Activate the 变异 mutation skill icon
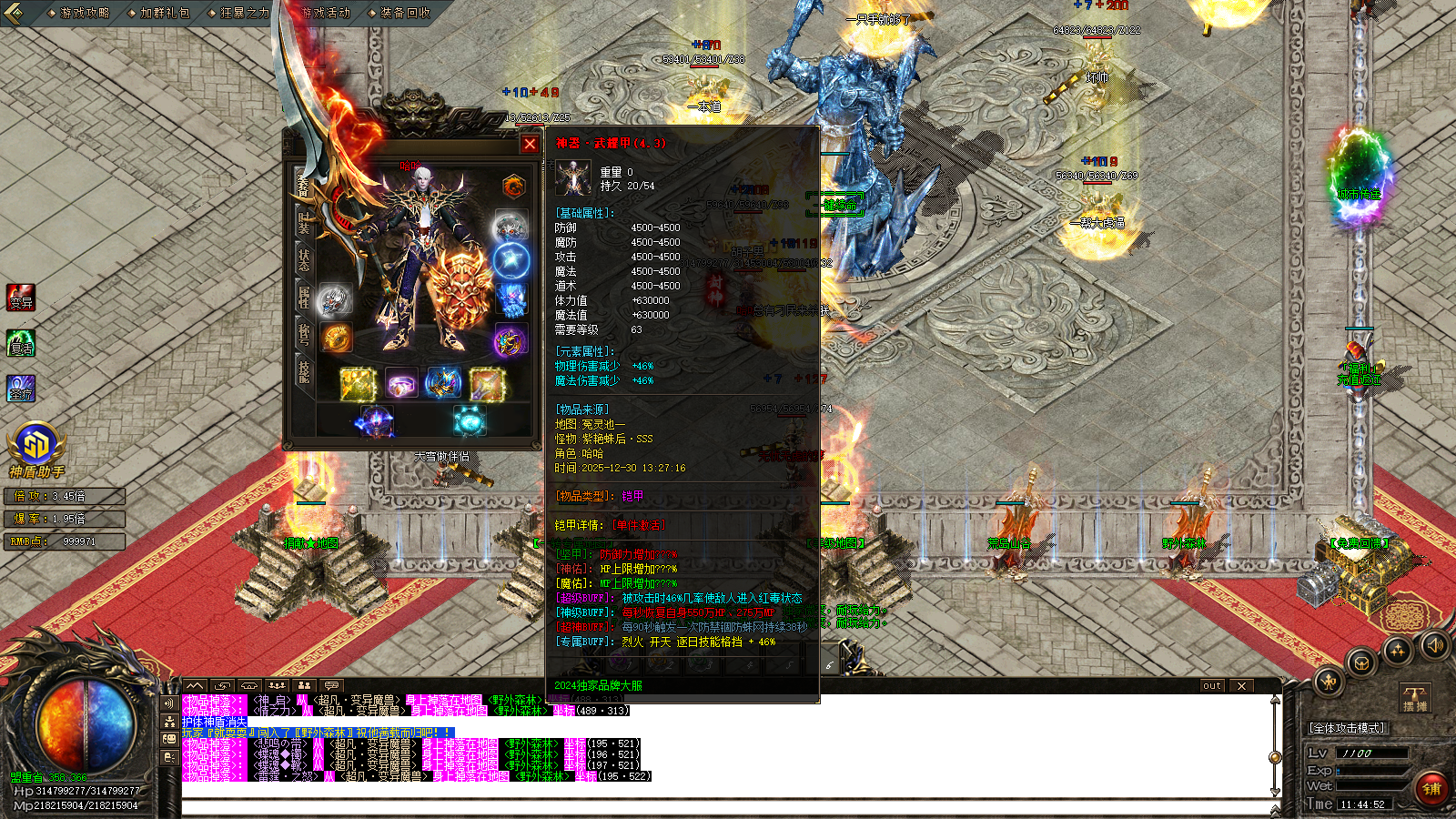The width and height of the screenshot is (1456, 819). point(21,298)
